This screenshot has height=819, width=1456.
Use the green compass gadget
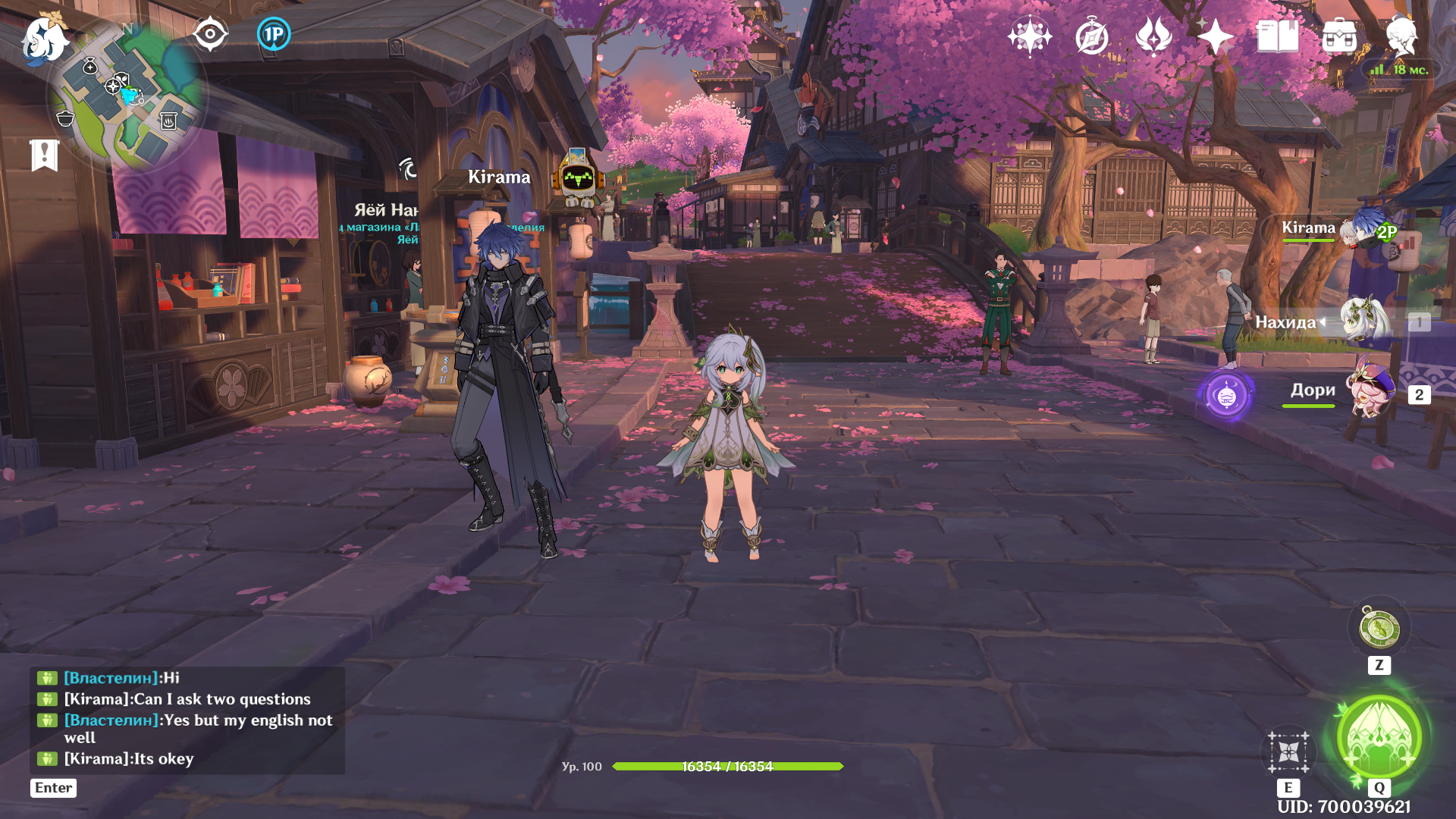(x=1379, y=629)
